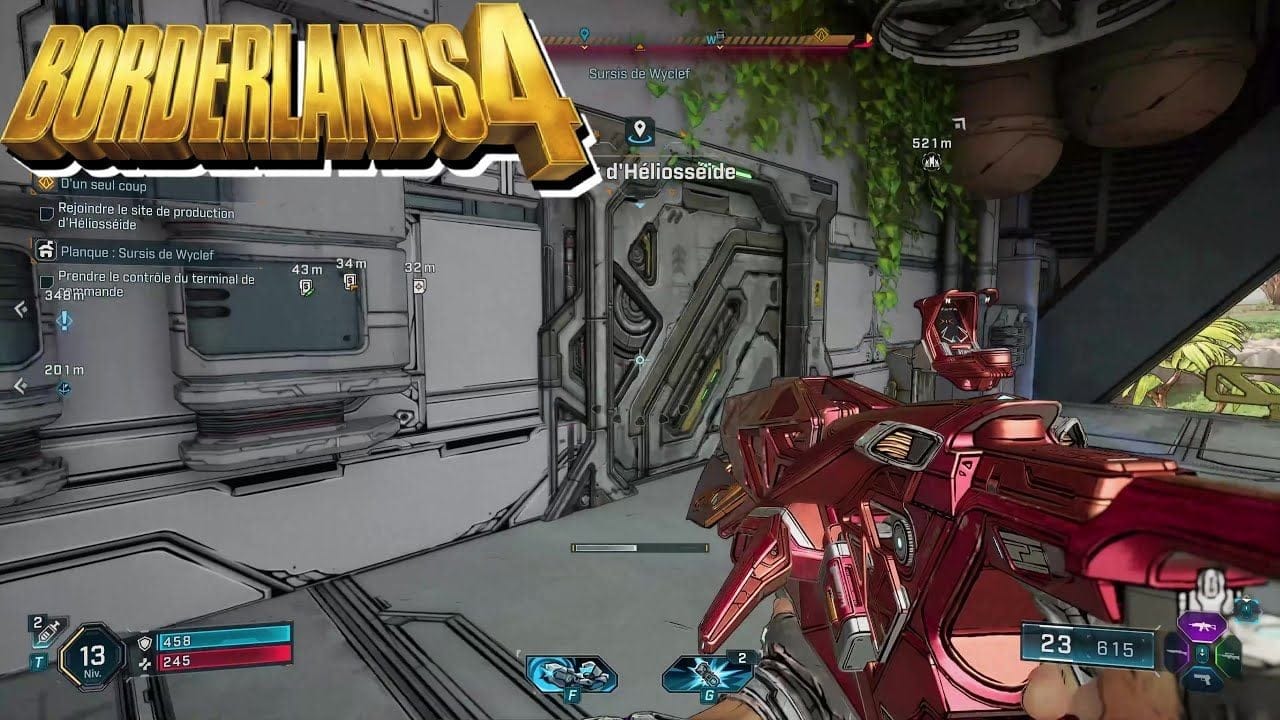The image size is (1280, 720).
Task: Select the 43 m waypoint marker
Action: (x=307, y=286)
